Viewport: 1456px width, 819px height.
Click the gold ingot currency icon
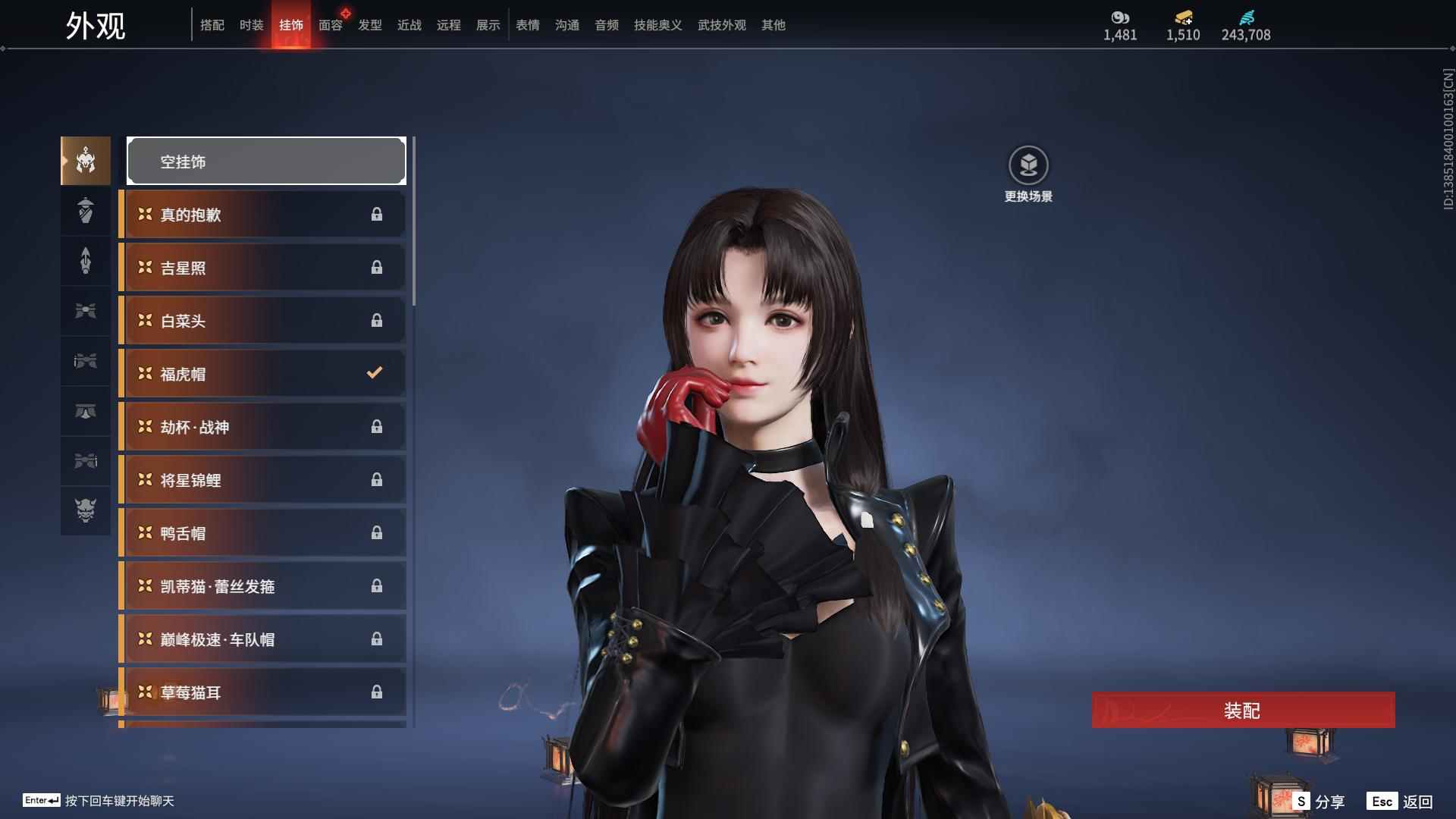[x=1184, y=17]
